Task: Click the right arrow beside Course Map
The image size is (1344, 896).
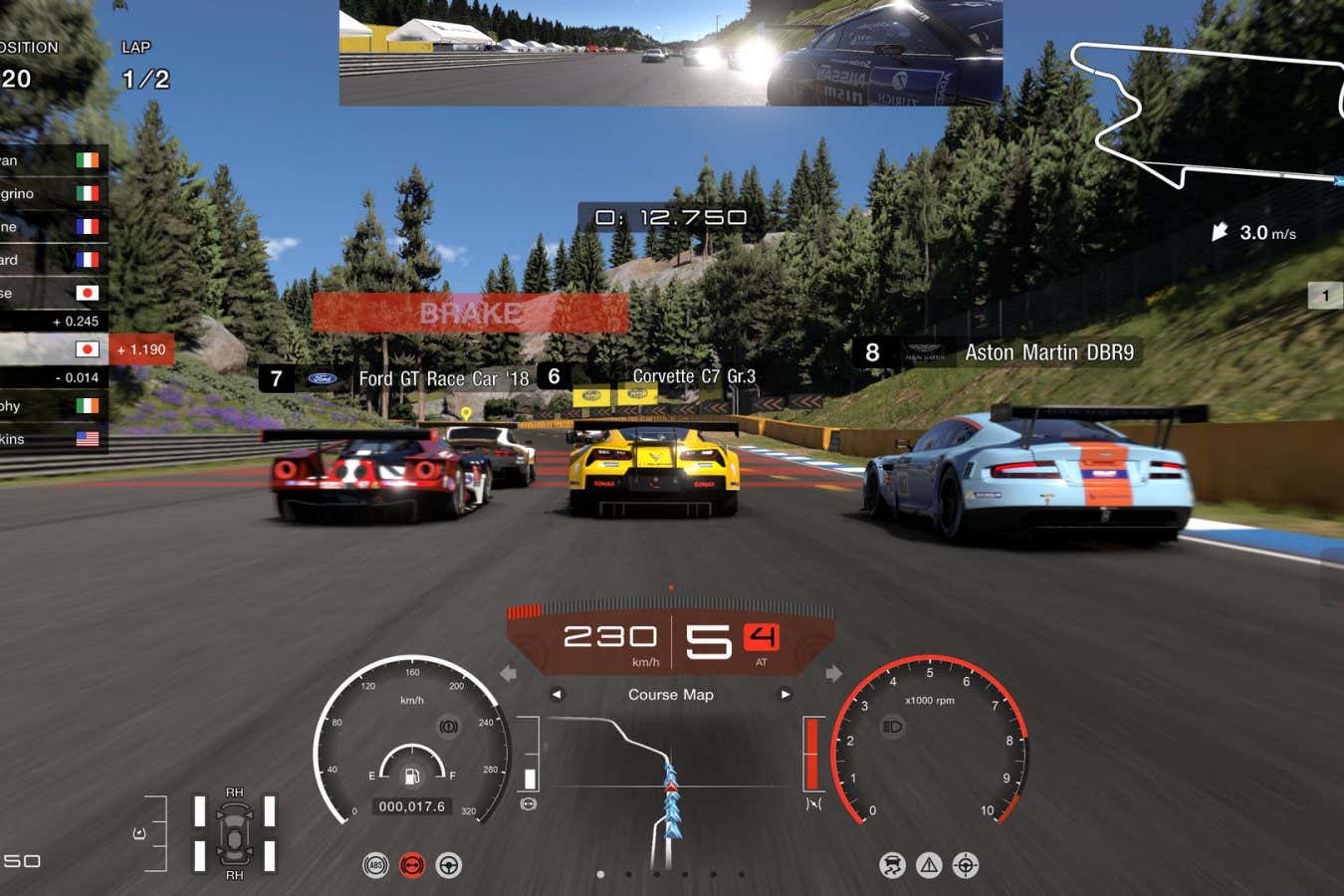Action: click(784, 694)
